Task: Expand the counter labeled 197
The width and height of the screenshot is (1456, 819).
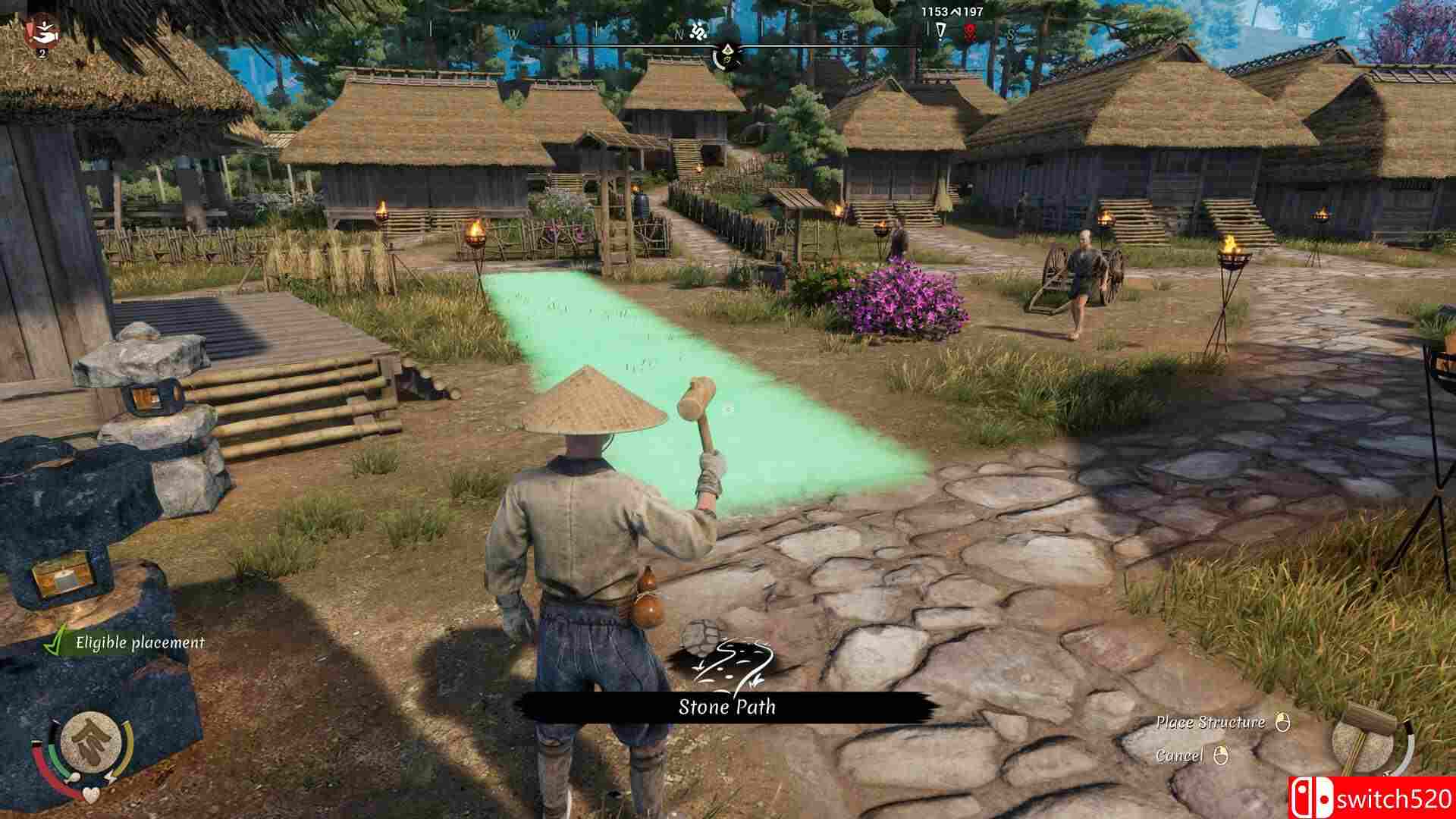Action: coord(974,11)
